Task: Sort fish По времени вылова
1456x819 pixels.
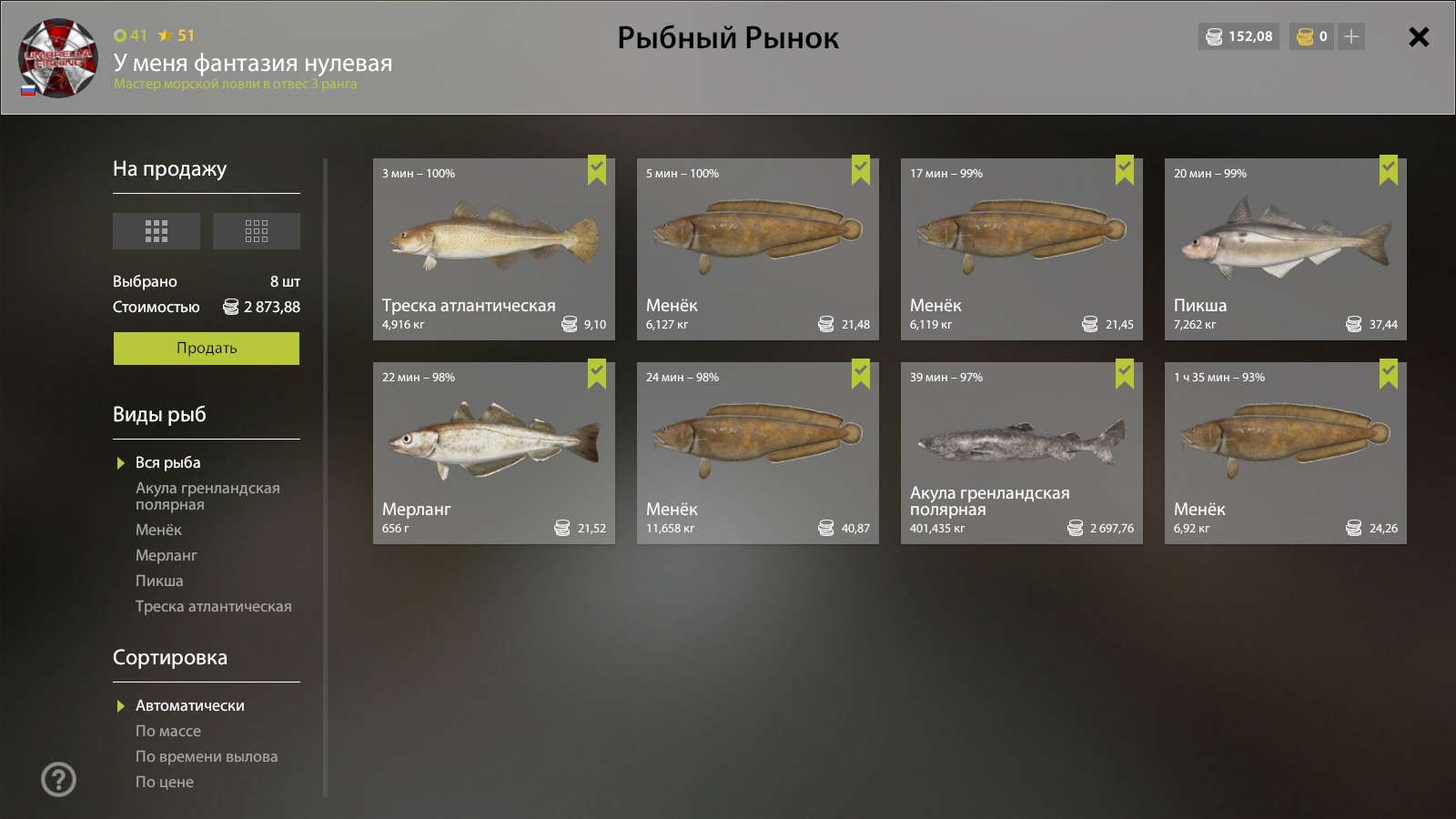Action: [x=207, y=756]
